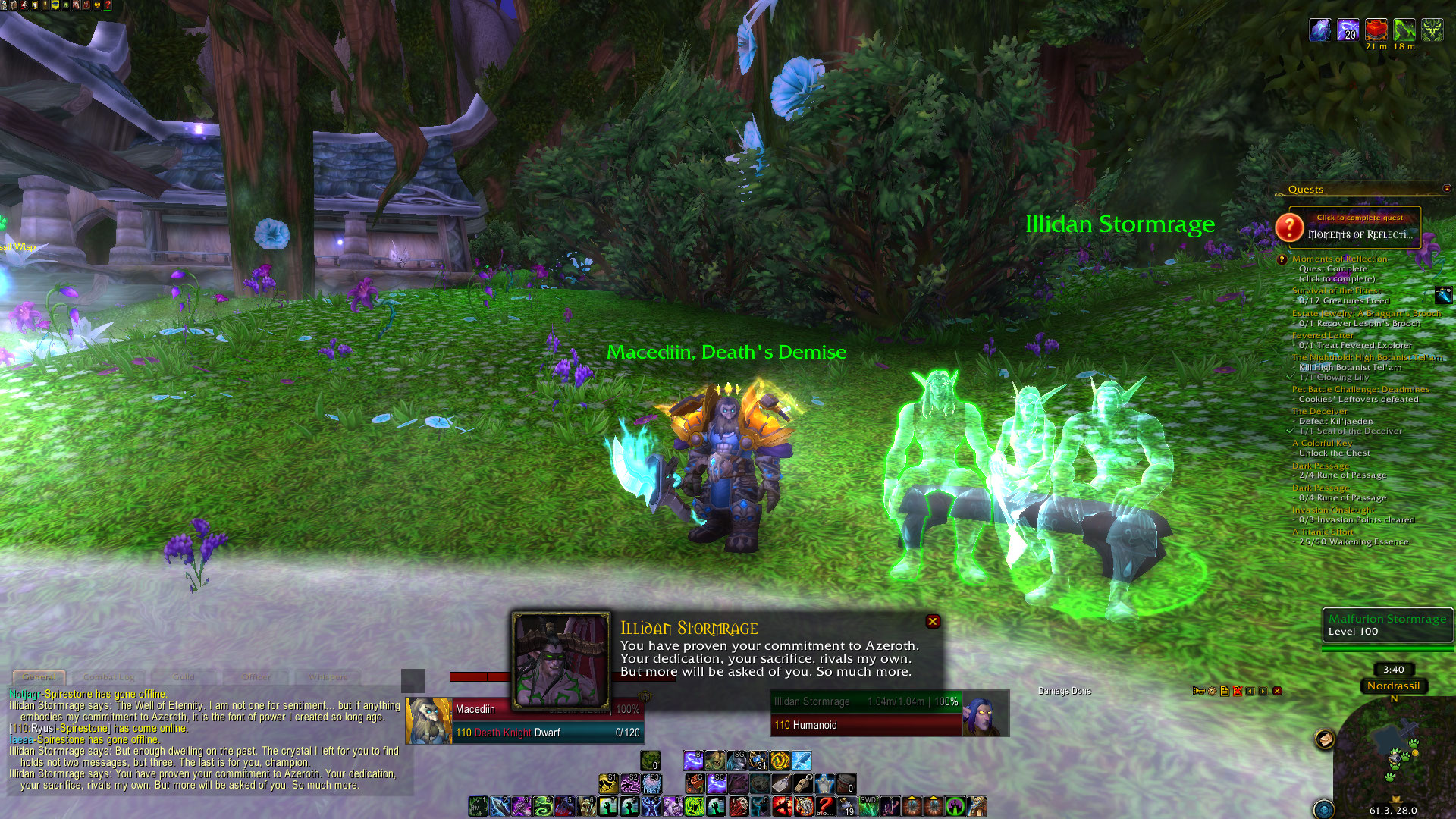1456x819 pixels.
Task: Use the red question mark action button
Action: tap(825, 806)
